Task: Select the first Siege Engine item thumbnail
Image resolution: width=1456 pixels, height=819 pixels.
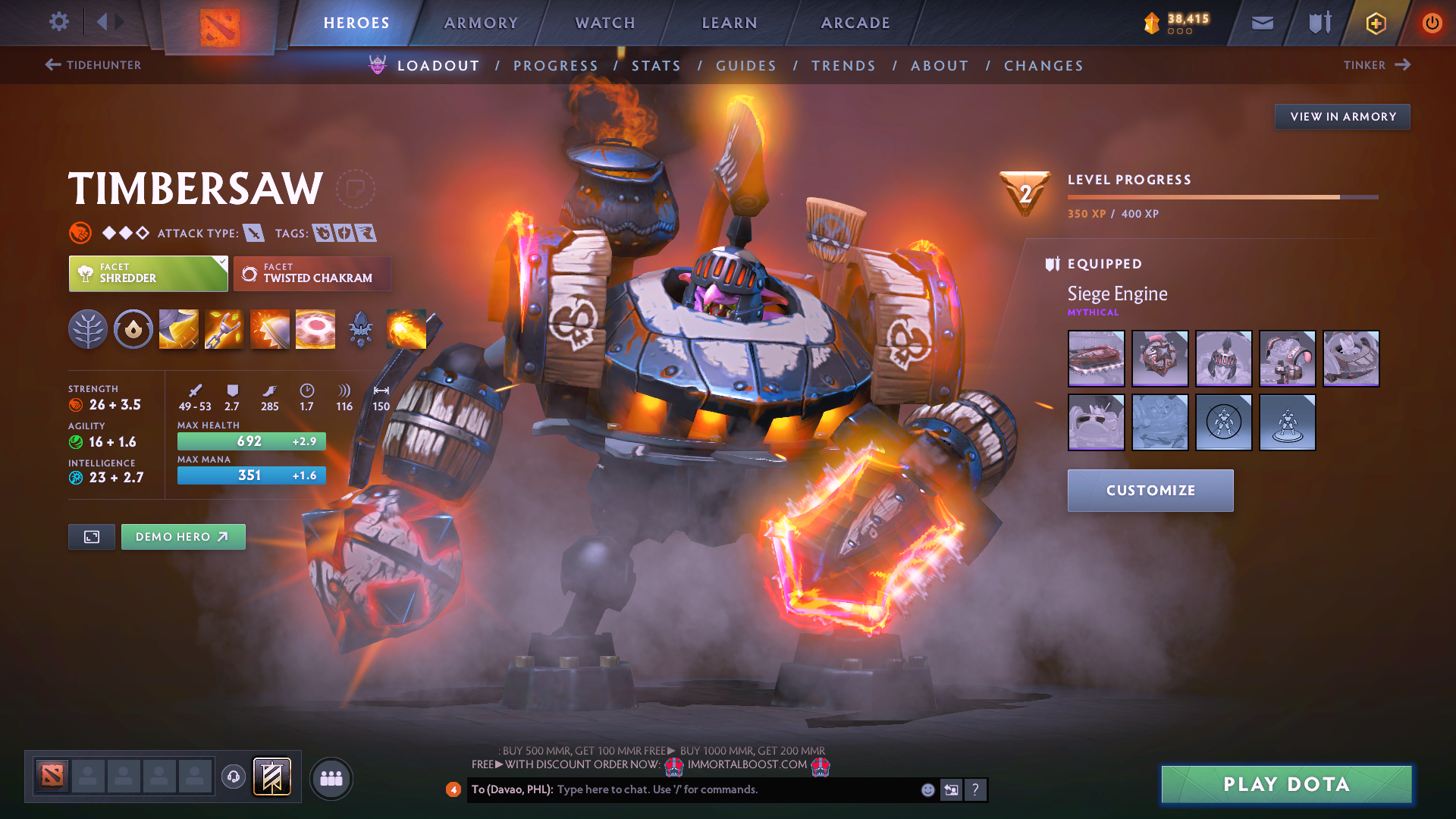Action: 1096,359
